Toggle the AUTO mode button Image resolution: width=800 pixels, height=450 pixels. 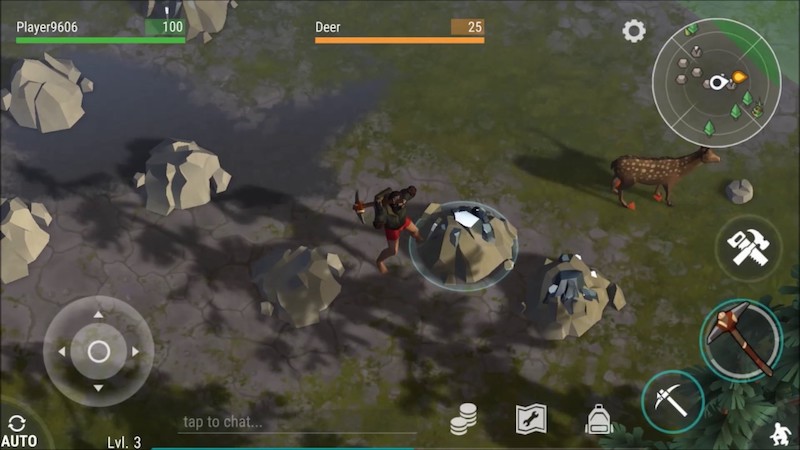[18, 431]
